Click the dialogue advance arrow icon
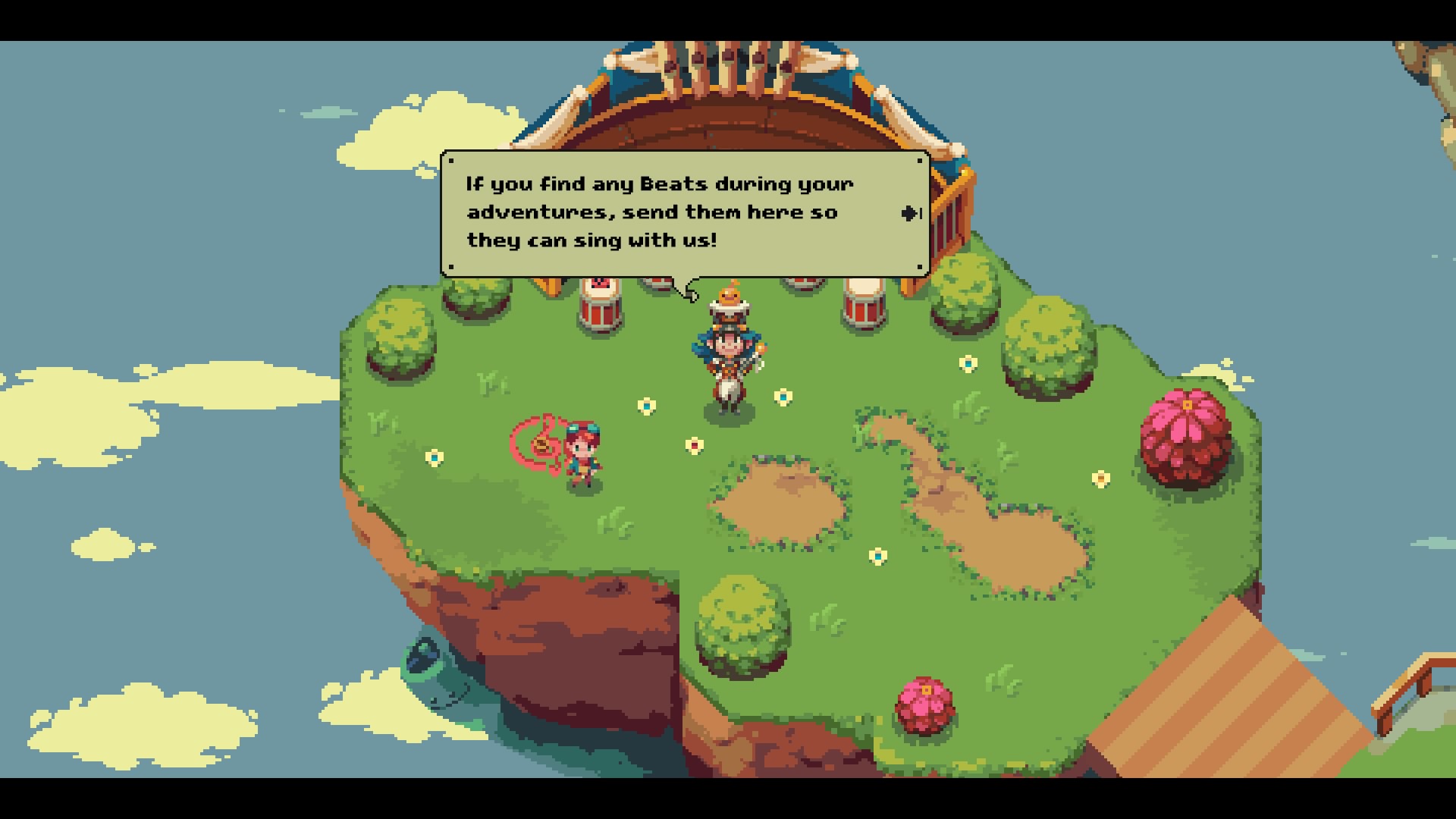This screenshot has width=1456, height=819. pos(908,212)
